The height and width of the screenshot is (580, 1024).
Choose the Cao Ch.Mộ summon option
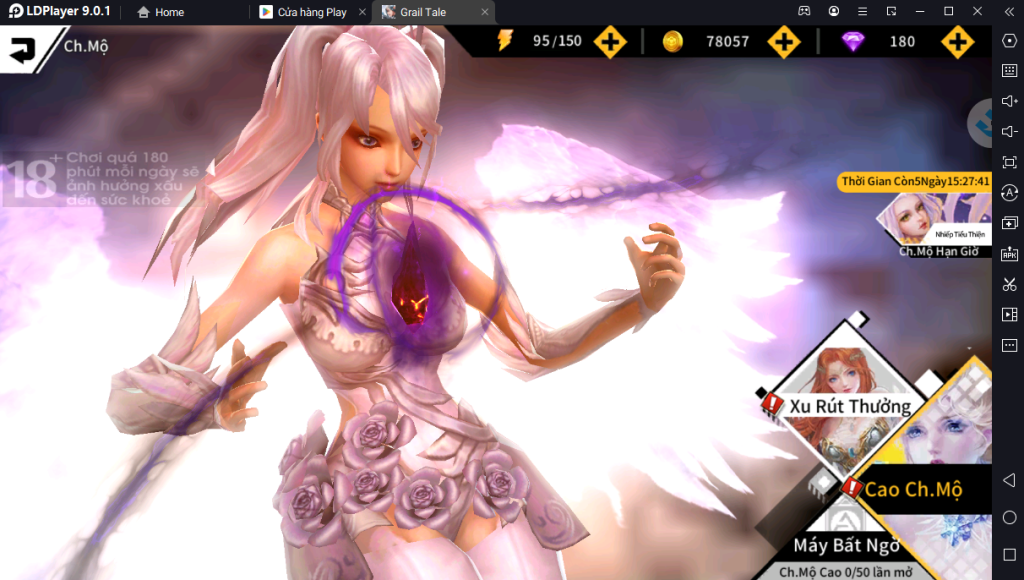pos(912,489)
